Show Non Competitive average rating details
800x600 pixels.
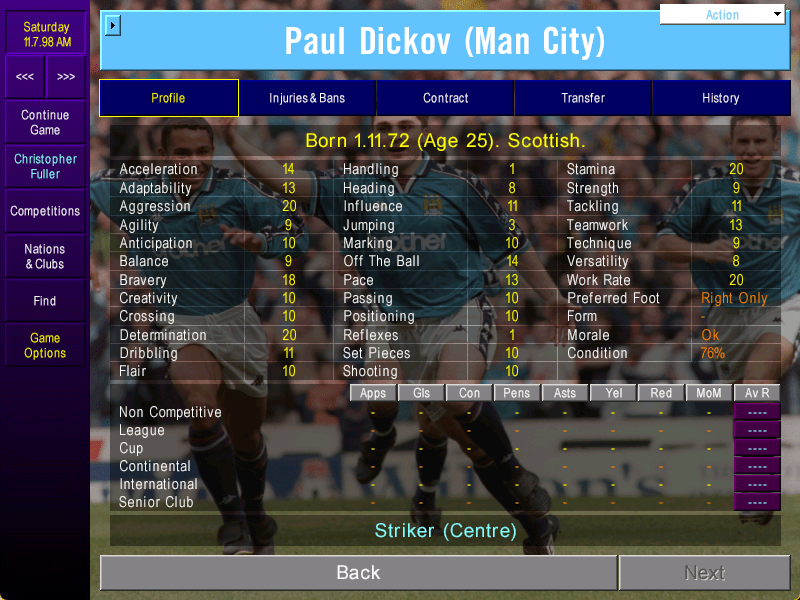pyautogui.click(x=757, y=412)
